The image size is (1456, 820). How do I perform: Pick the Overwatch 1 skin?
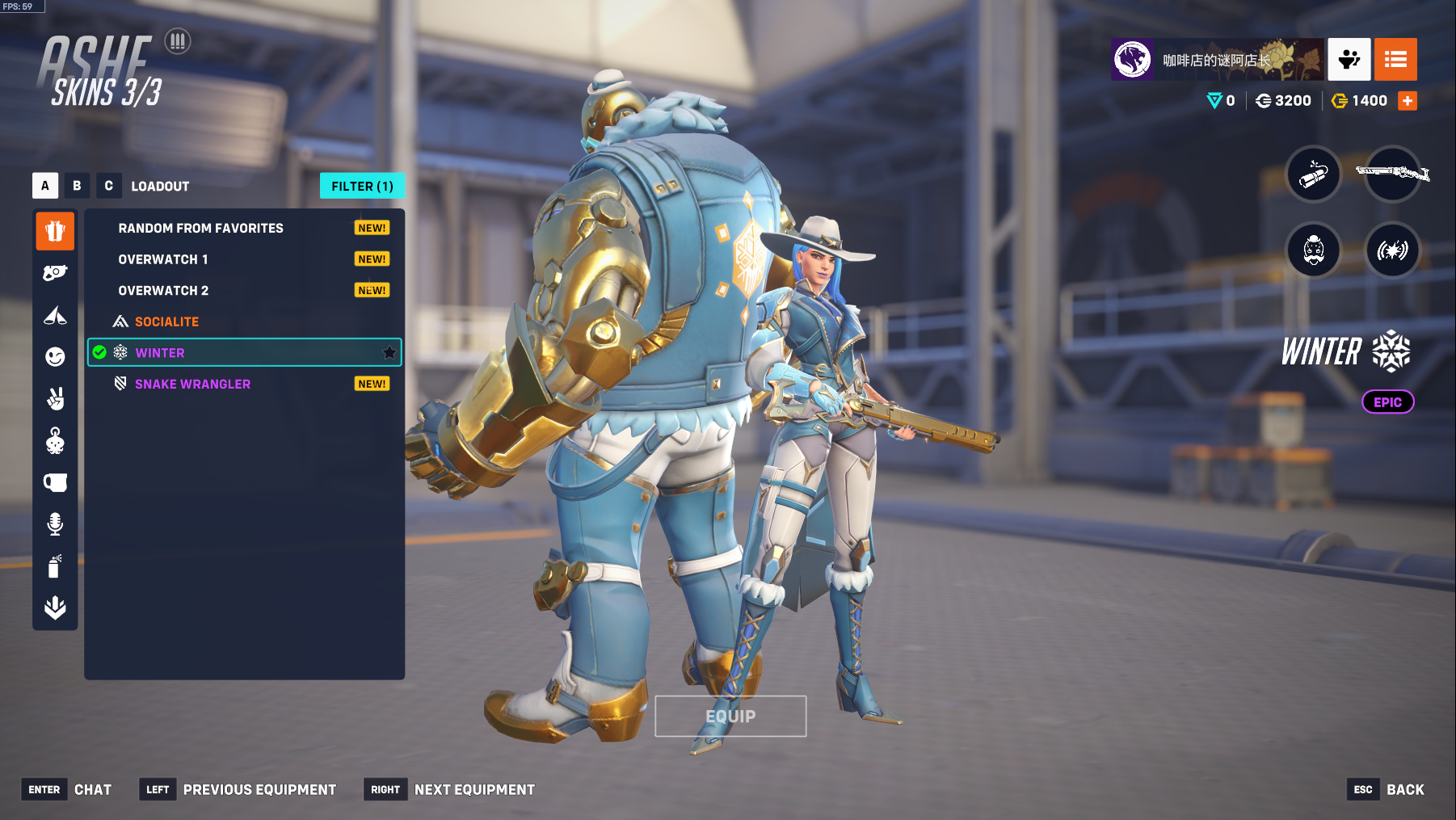(163, 259)
